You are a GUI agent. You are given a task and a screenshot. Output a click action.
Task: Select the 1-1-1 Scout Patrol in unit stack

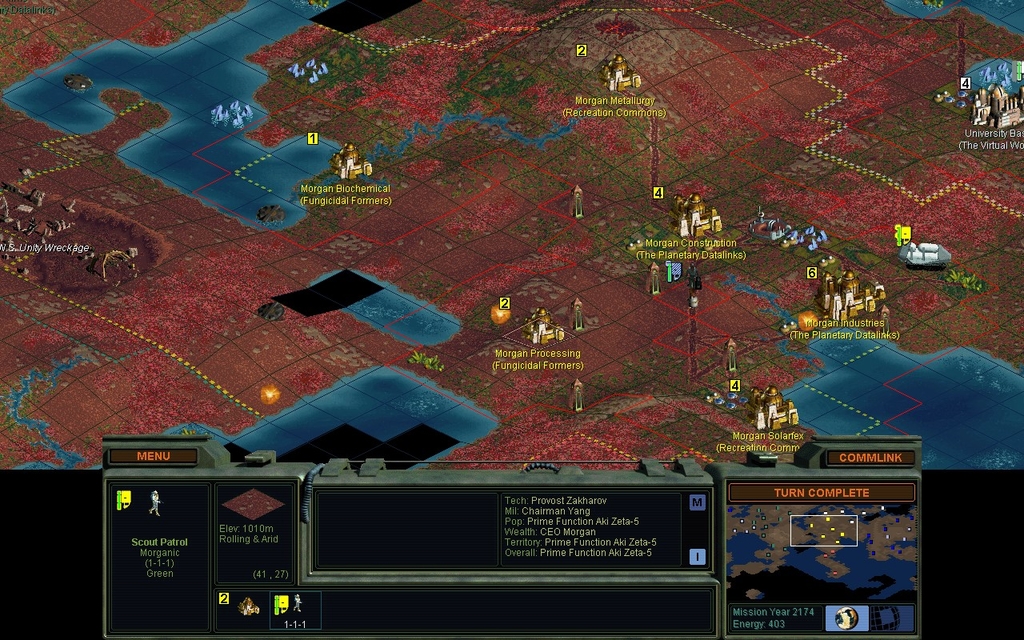pos(294,608)
